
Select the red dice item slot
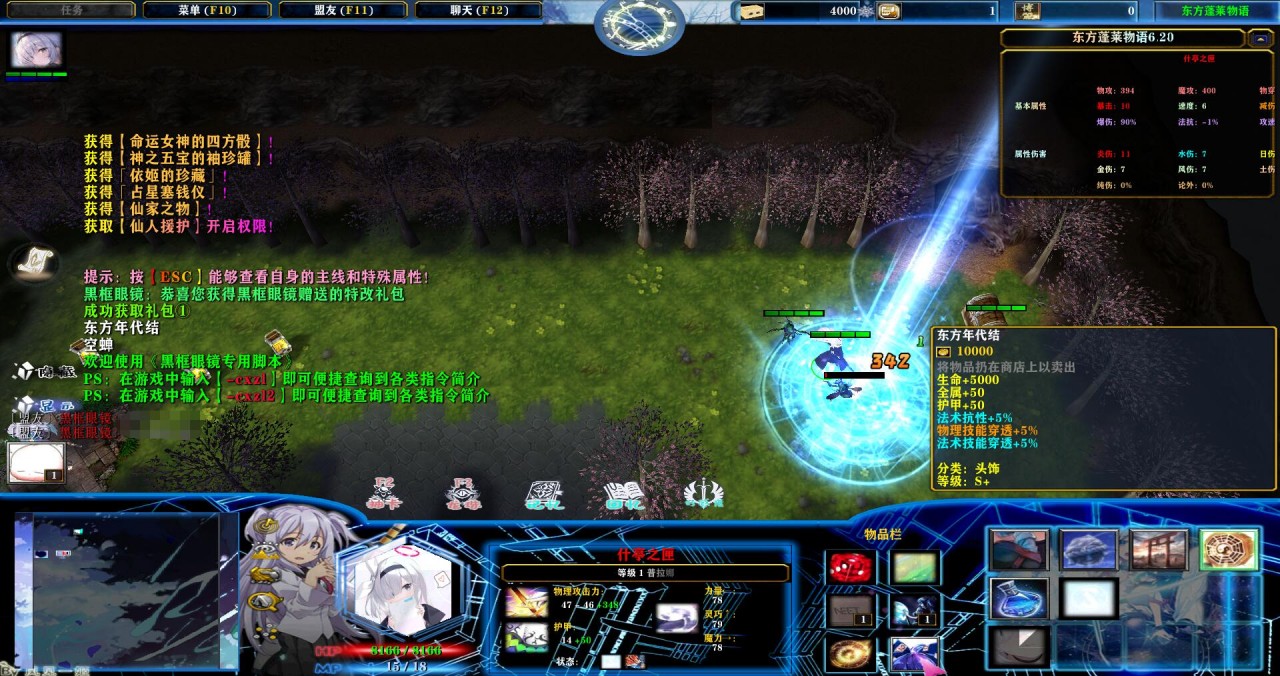(x=849, y=568)
